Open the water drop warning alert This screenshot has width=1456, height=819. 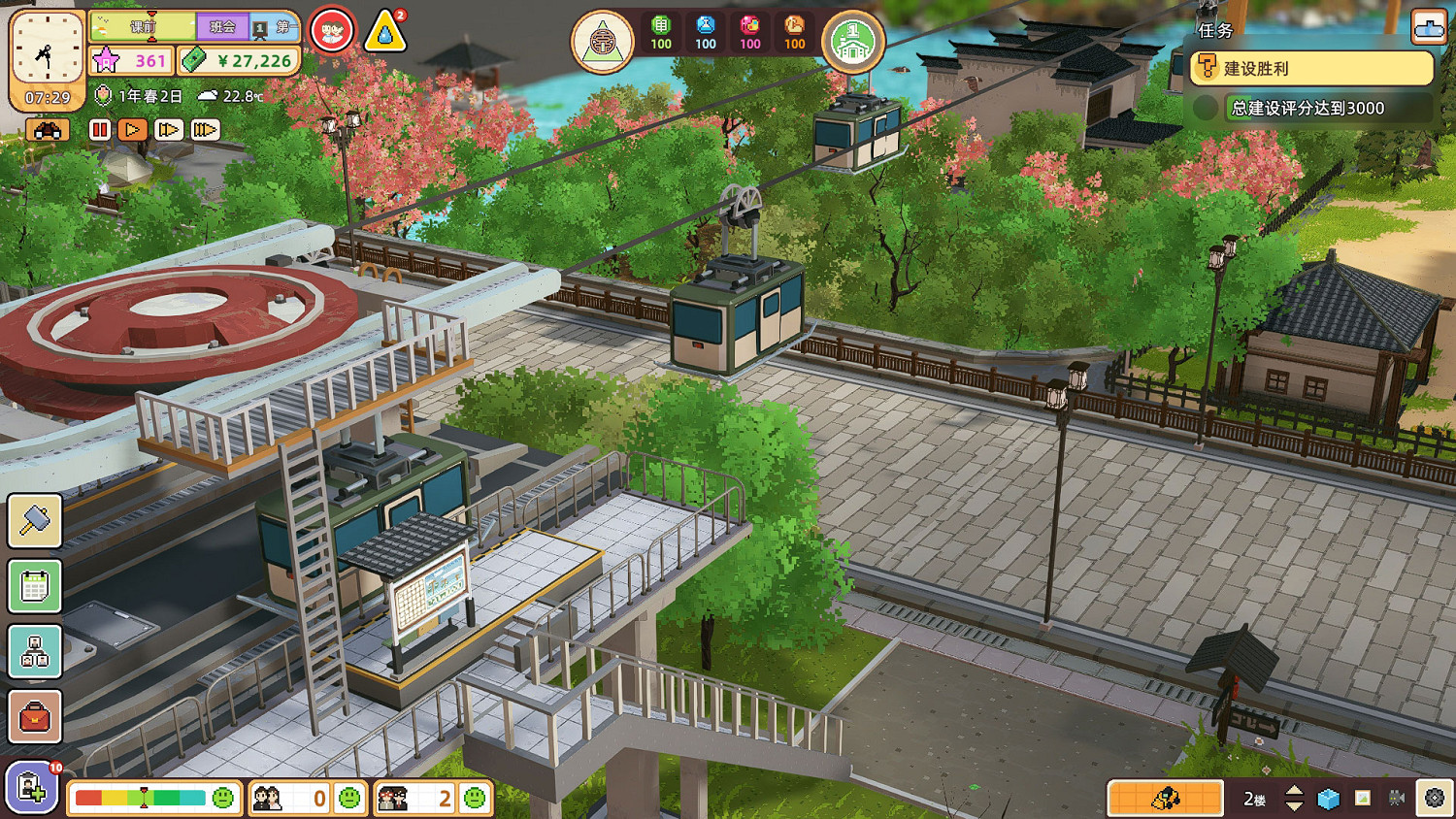click(x=385, y=32)
